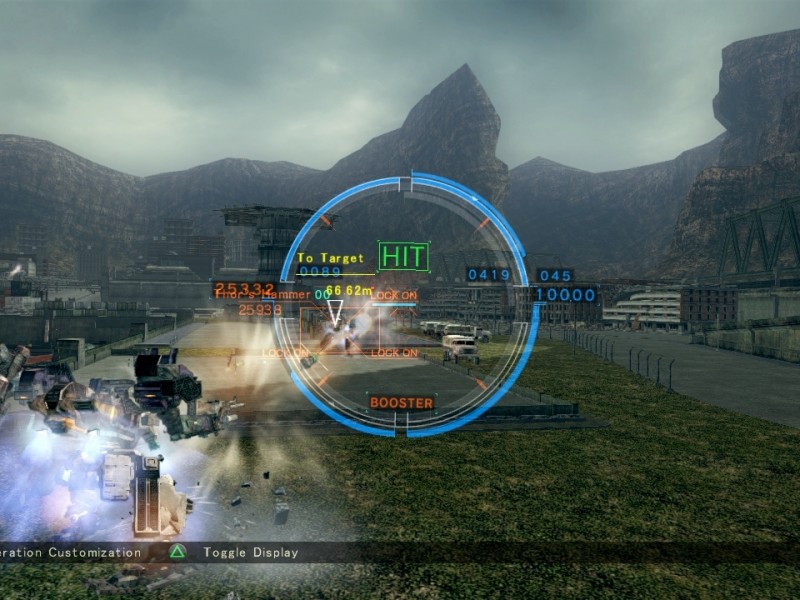
Task: Select the Operation Customization label
Action: pos(70,552)
